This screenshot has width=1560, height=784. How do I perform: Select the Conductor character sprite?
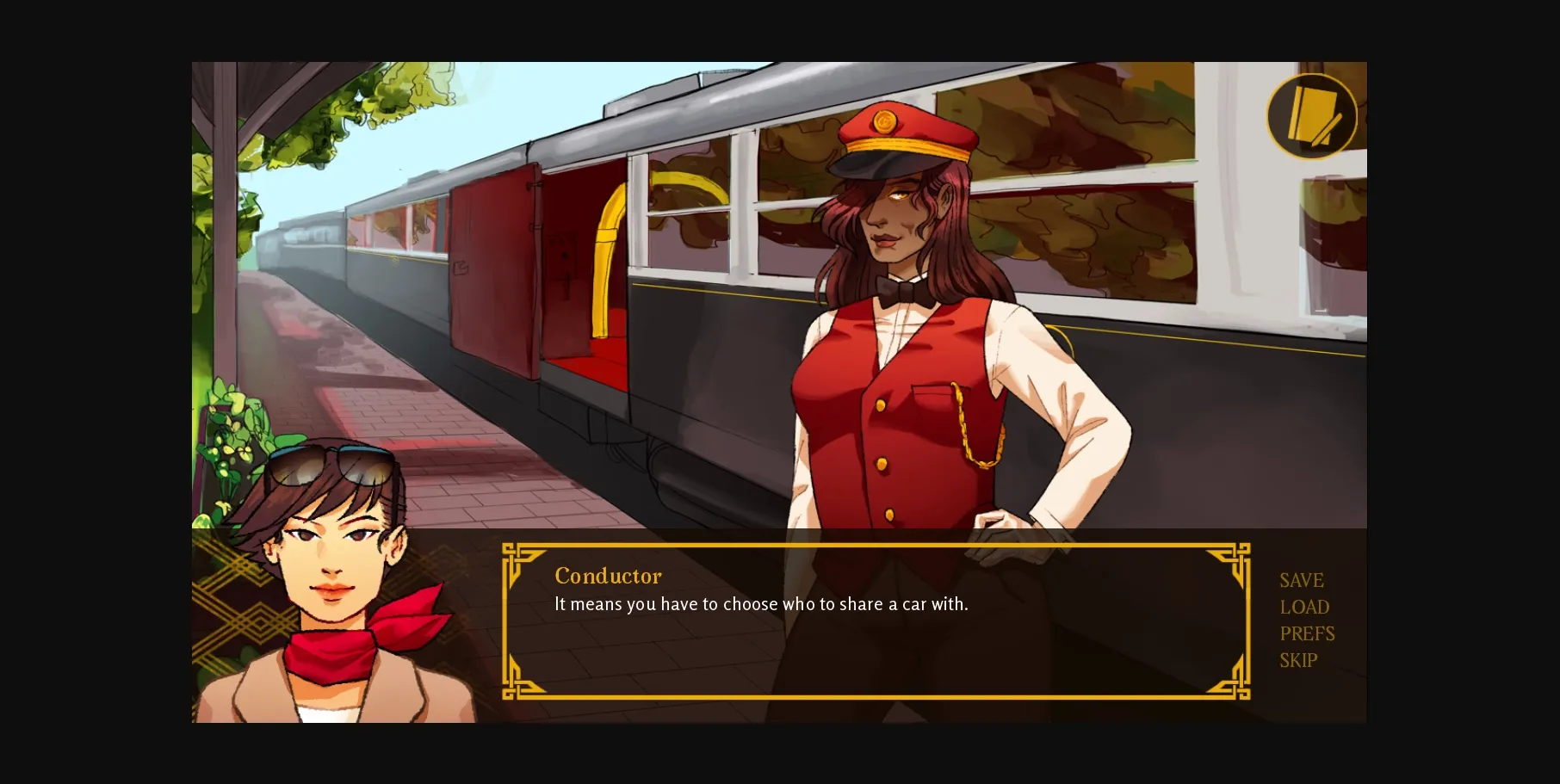coord(913,344)
